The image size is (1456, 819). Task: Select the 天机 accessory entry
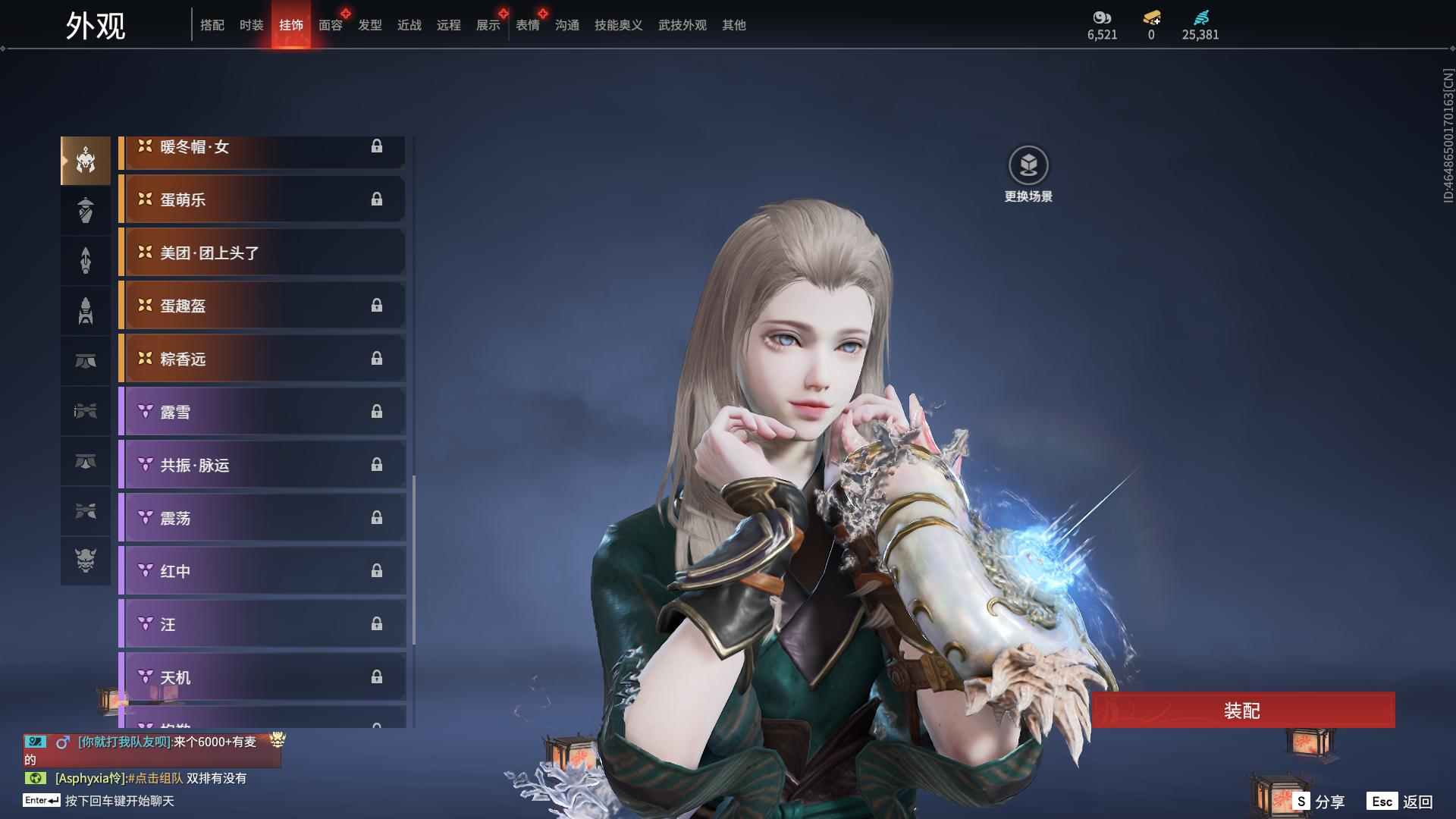point(262,677)
